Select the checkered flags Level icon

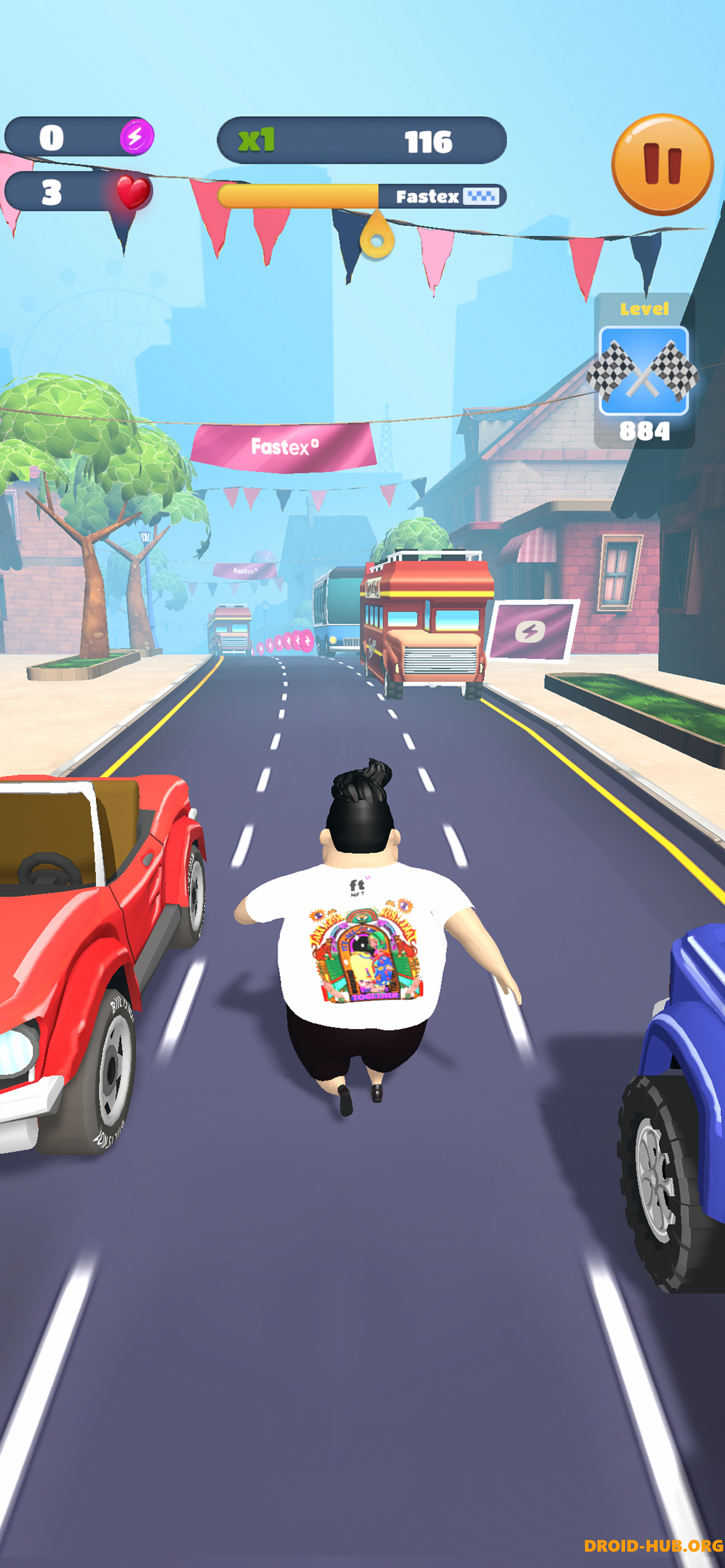coord(644,371)
